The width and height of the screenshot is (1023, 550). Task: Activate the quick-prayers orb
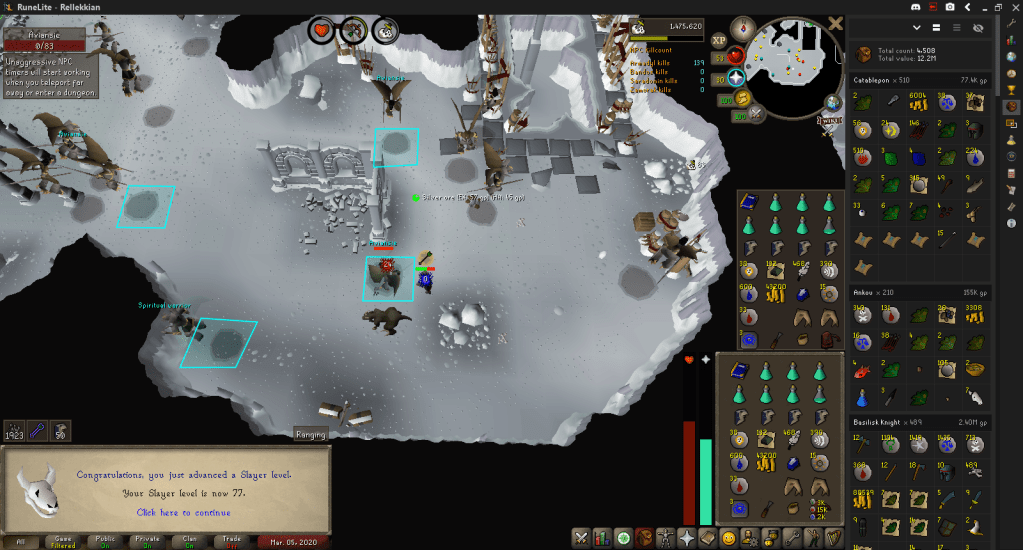click(736, 77)
